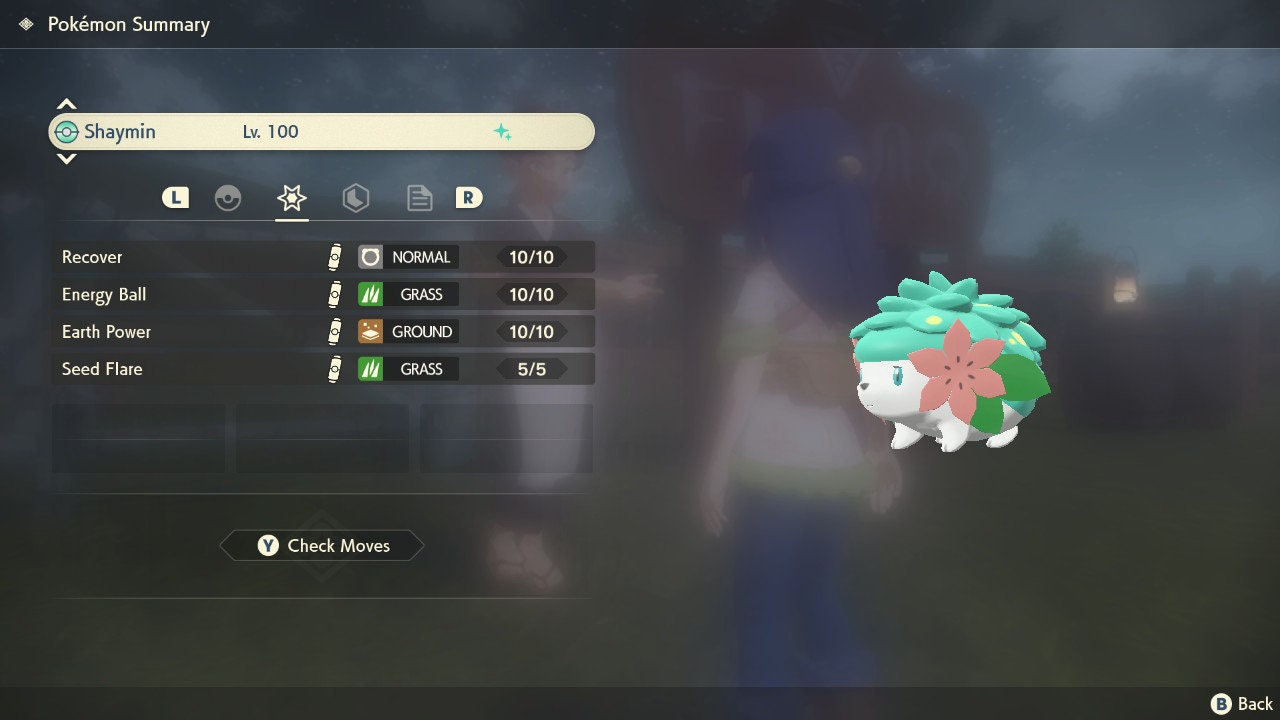Switch to the document notes tab
Image resolution: width=1280 pixels, height=720 pixels.
click(419, 198)
